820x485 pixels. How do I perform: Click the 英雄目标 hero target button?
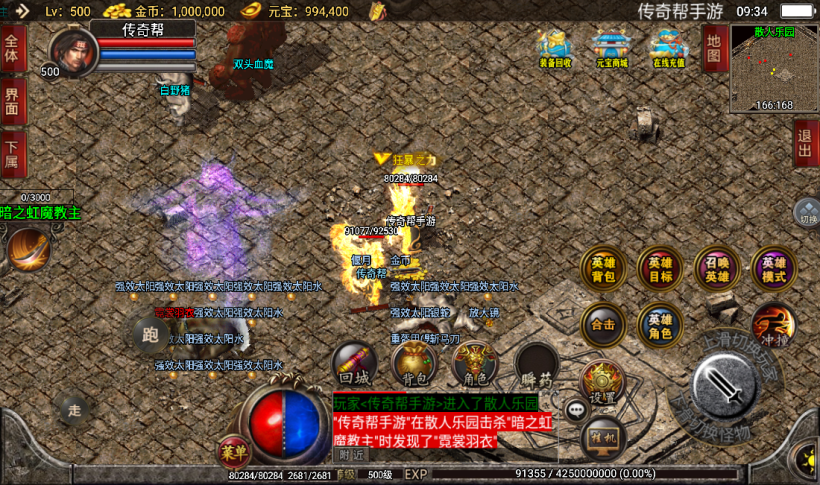(x=660, y=267)
